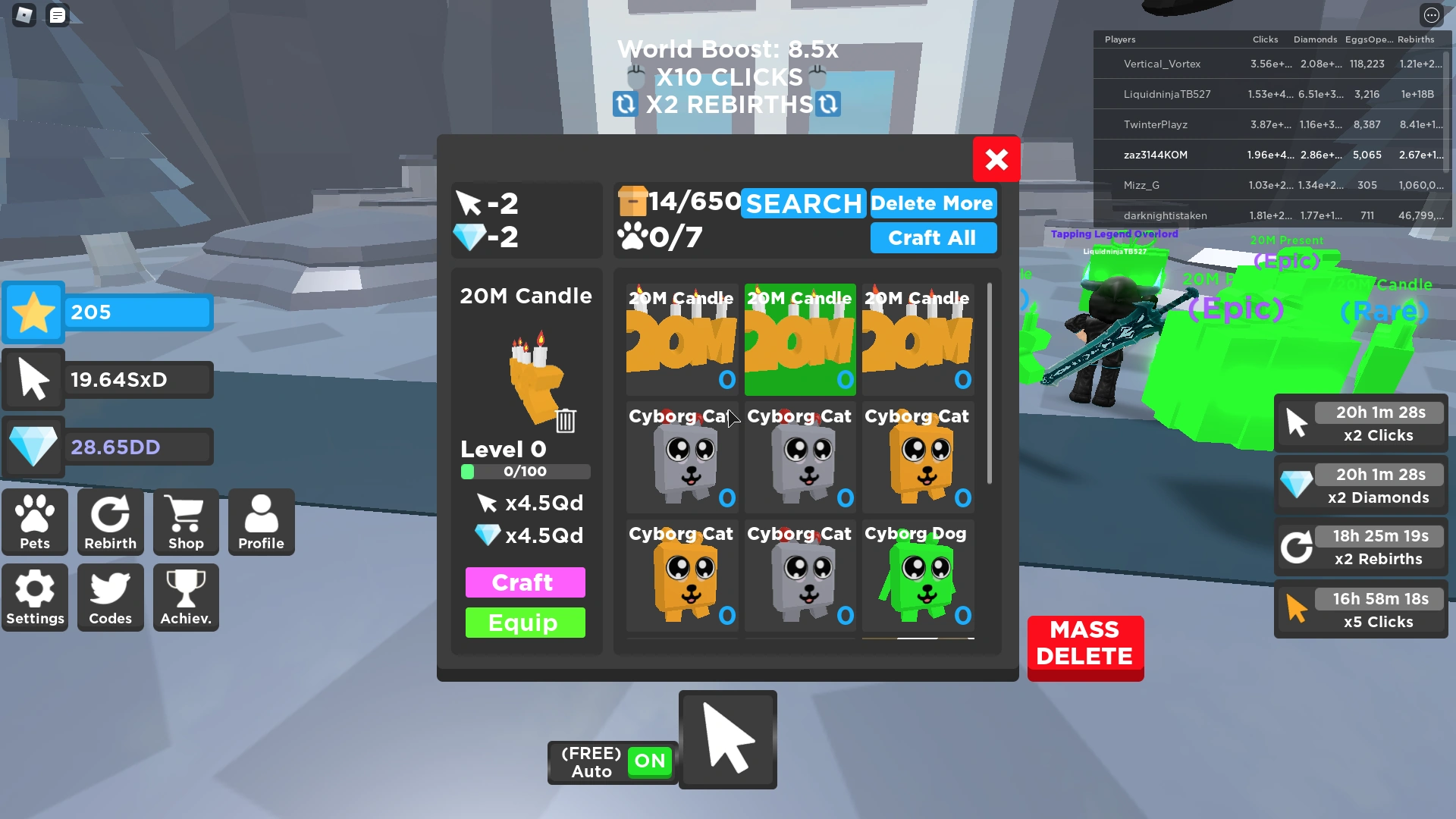Select the Rebirth icon
The image size is (1456, 819).
110,522
